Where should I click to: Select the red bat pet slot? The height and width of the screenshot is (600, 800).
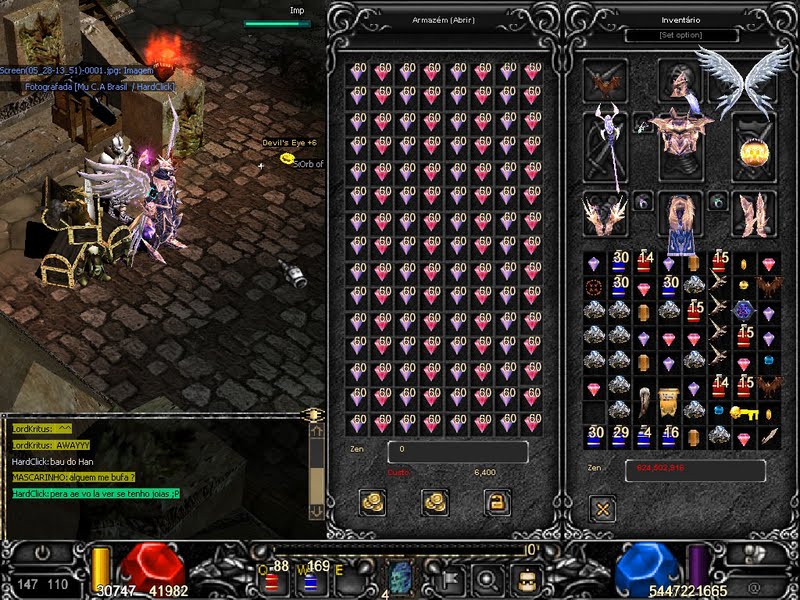pos(606,80)
